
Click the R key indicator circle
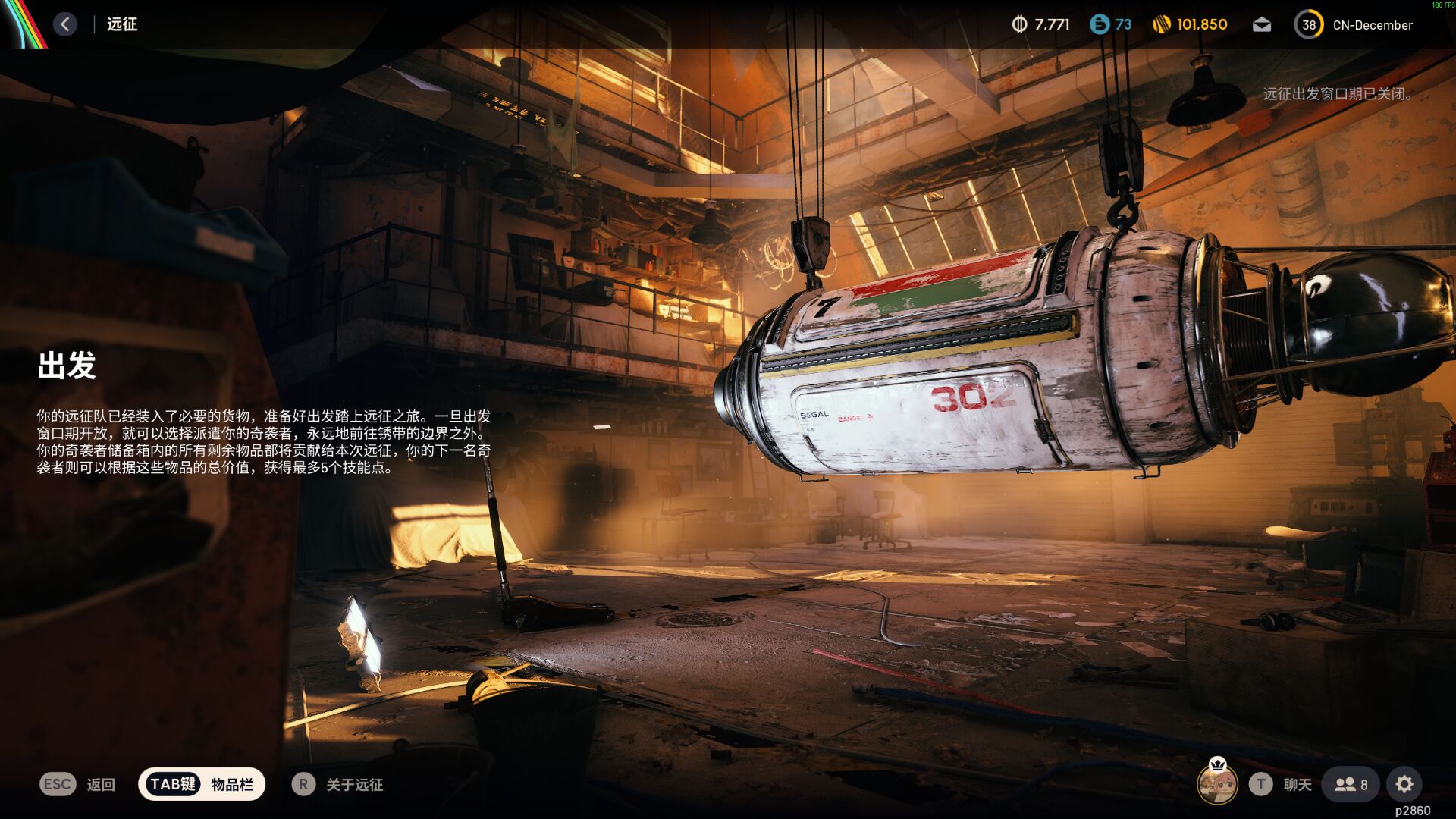(304, 784)
